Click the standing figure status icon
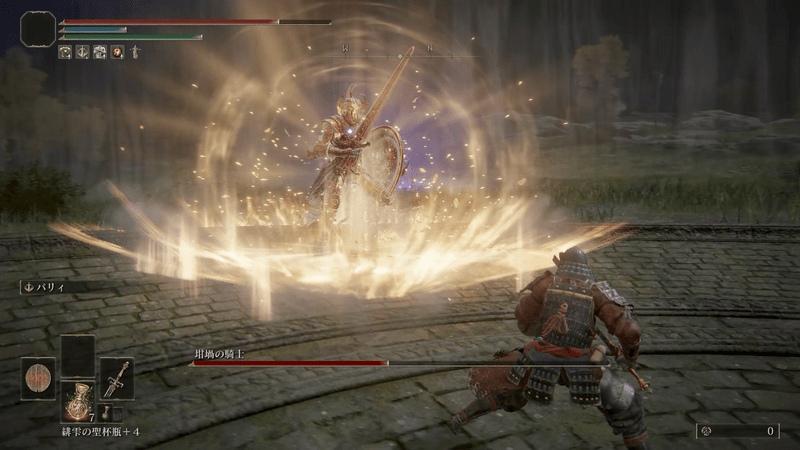Screen dimensions: 800x450 coord(135,51)
